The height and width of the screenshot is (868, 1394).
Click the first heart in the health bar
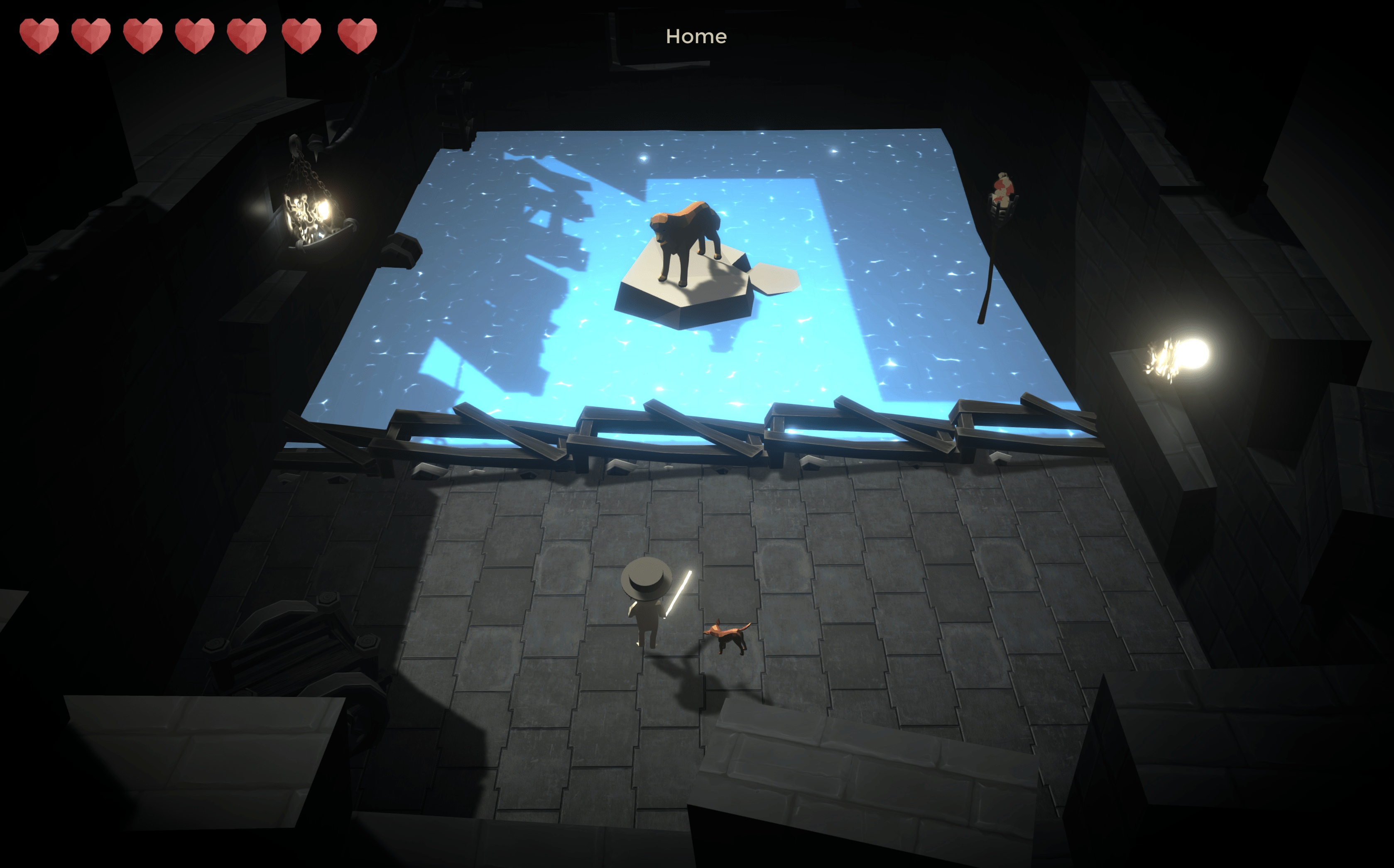click(39, 36)
